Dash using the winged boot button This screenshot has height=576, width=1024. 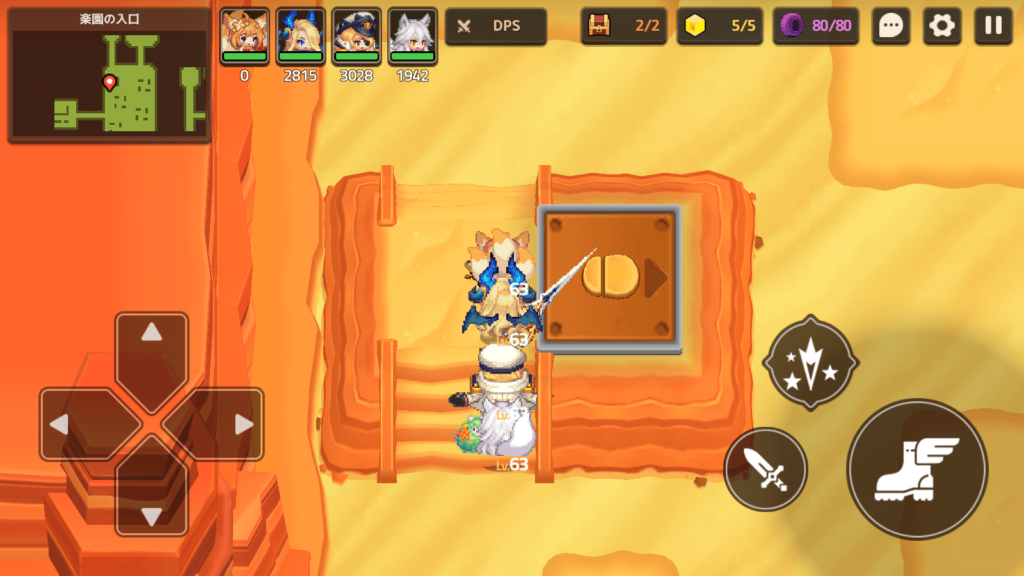coord(917,469)
